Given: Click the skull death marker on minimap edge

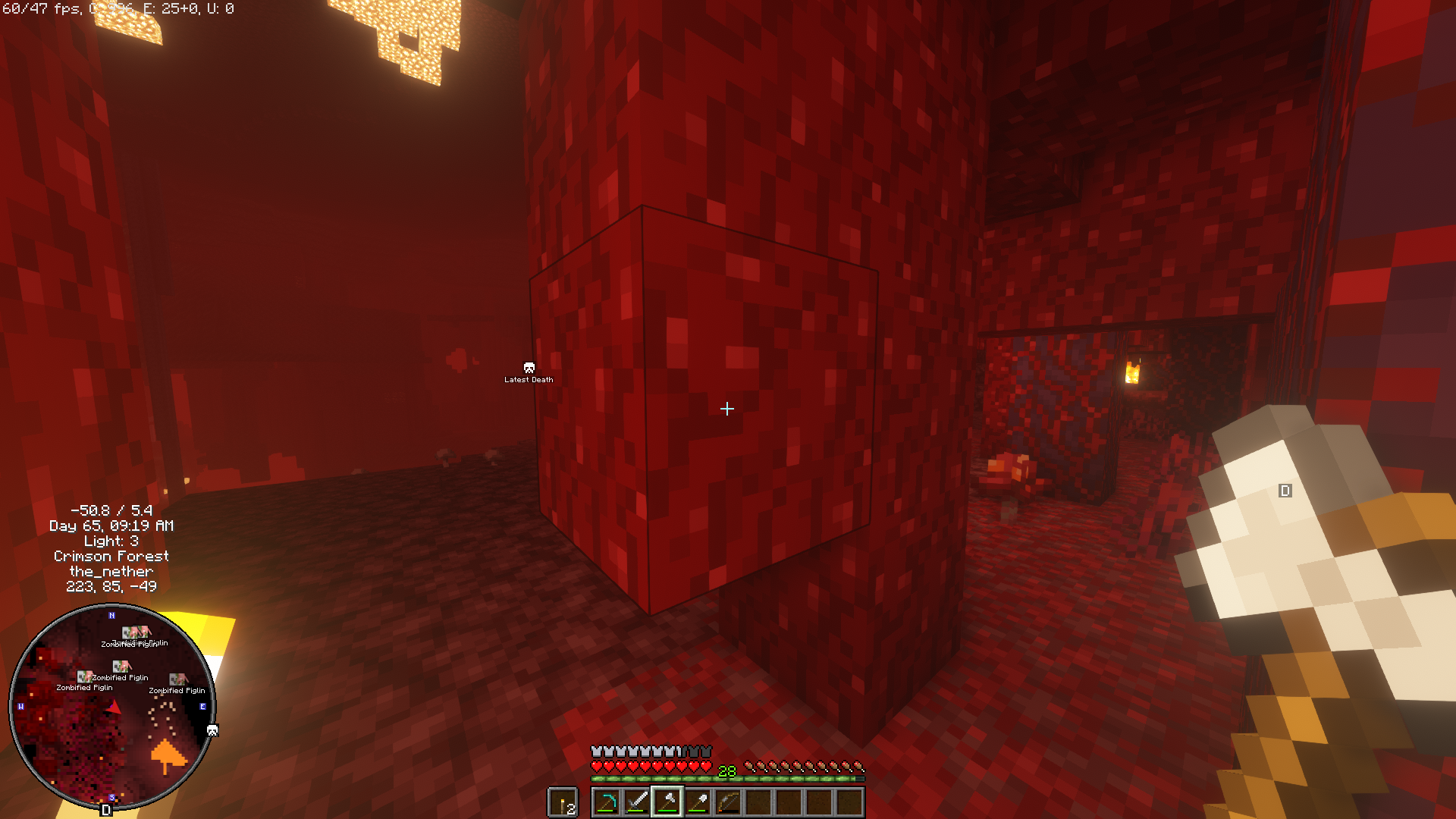Looking at the screenshot, I should (212, 731).
